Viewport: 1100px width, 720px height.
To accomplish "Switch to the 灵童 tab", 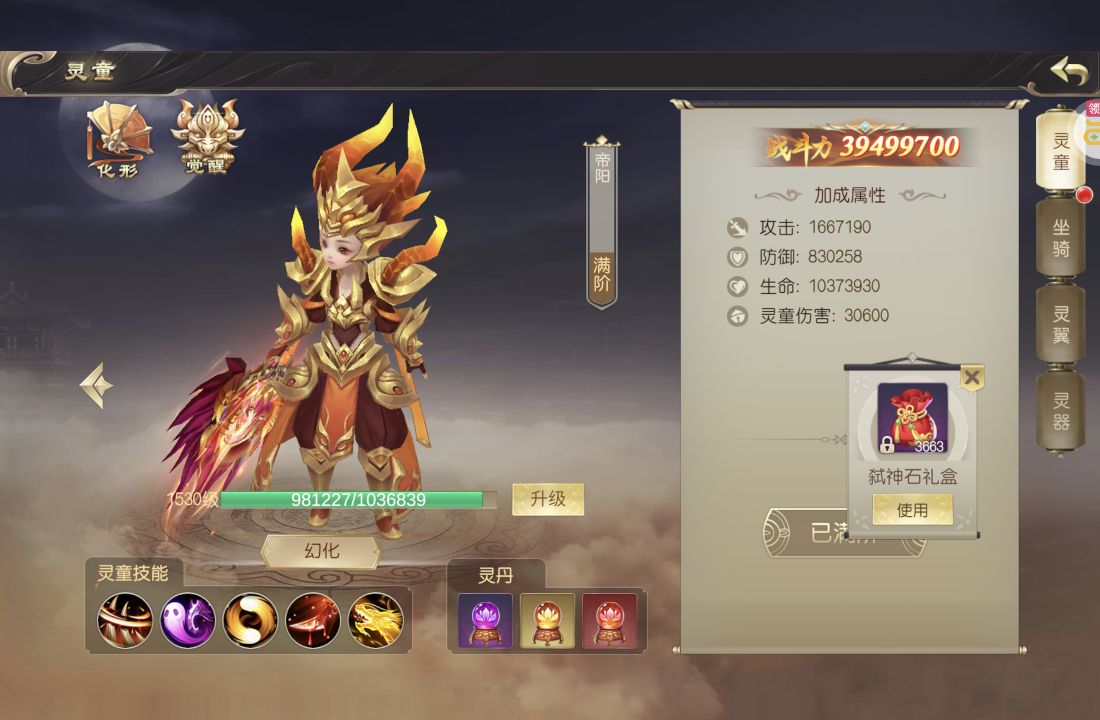I will click(x=1060, y=150).
